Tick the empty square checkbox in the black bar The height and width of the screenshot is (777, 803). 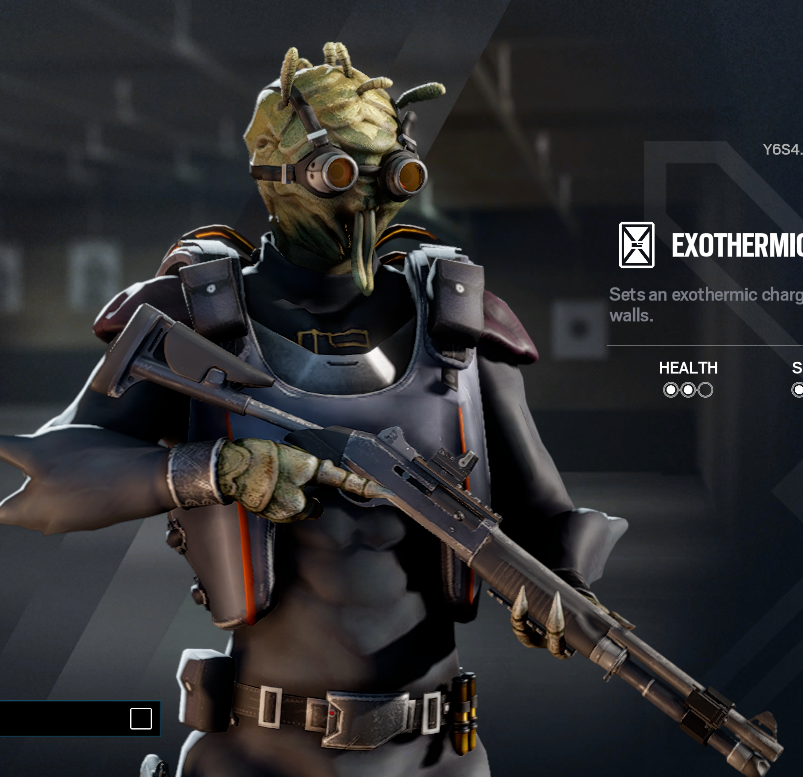point(141,718)
